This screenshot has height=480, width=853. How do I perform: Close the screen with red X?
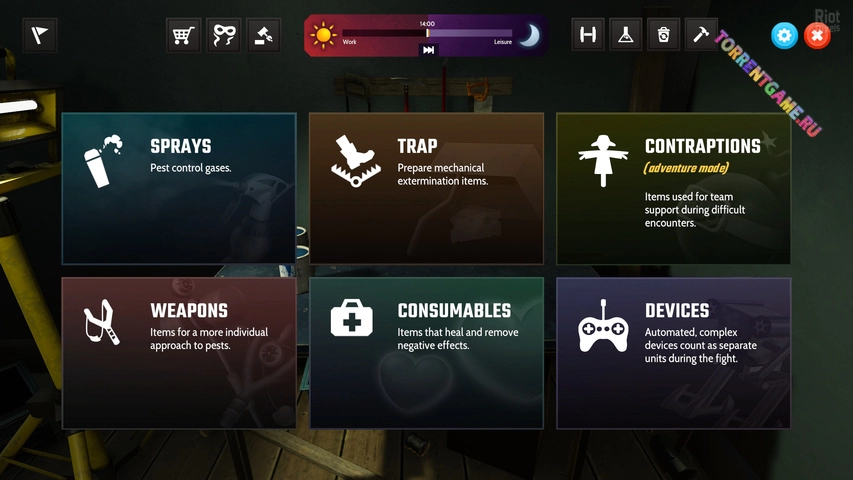(817, 36)
